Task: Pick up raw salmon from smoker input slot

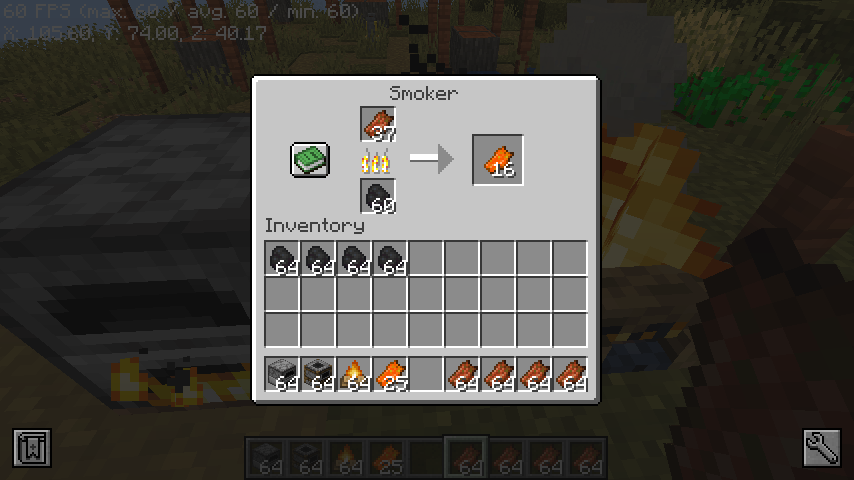Action: (378, 125)
